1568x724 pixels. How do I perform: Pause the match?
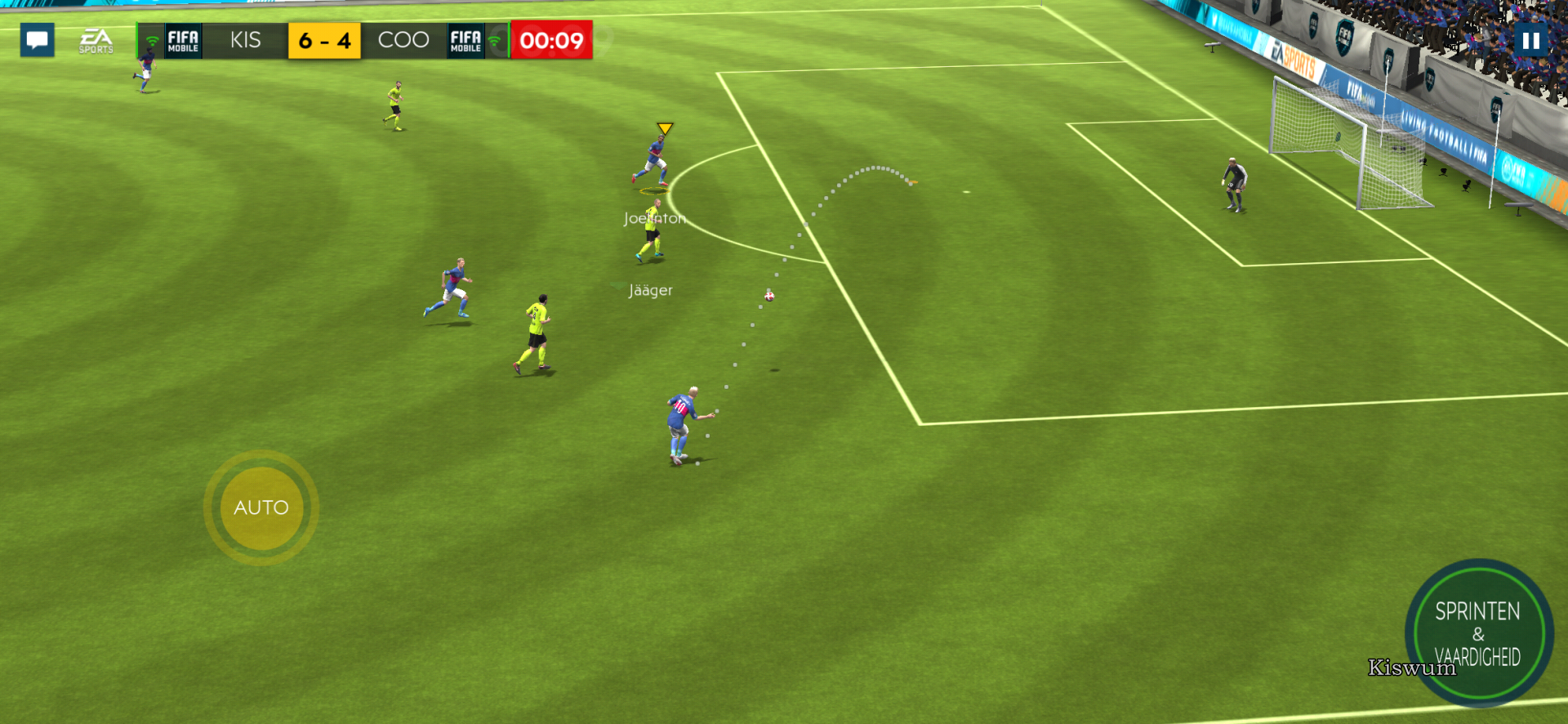tap(1530, 40)
